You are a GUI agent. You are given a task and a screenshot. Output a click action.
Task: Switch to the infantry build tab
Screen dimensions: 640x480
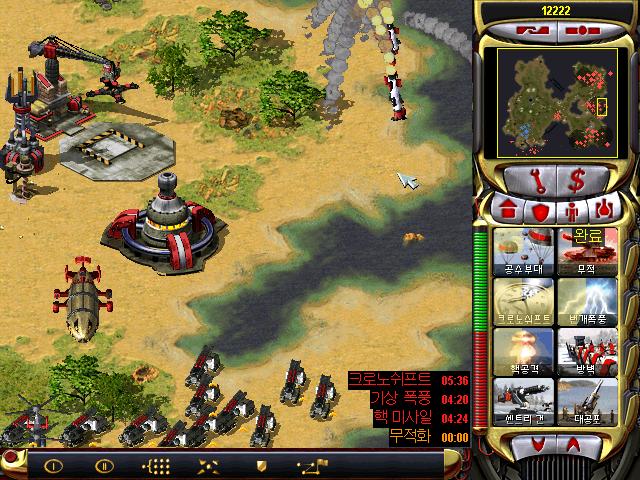click(x=572, y=211)
